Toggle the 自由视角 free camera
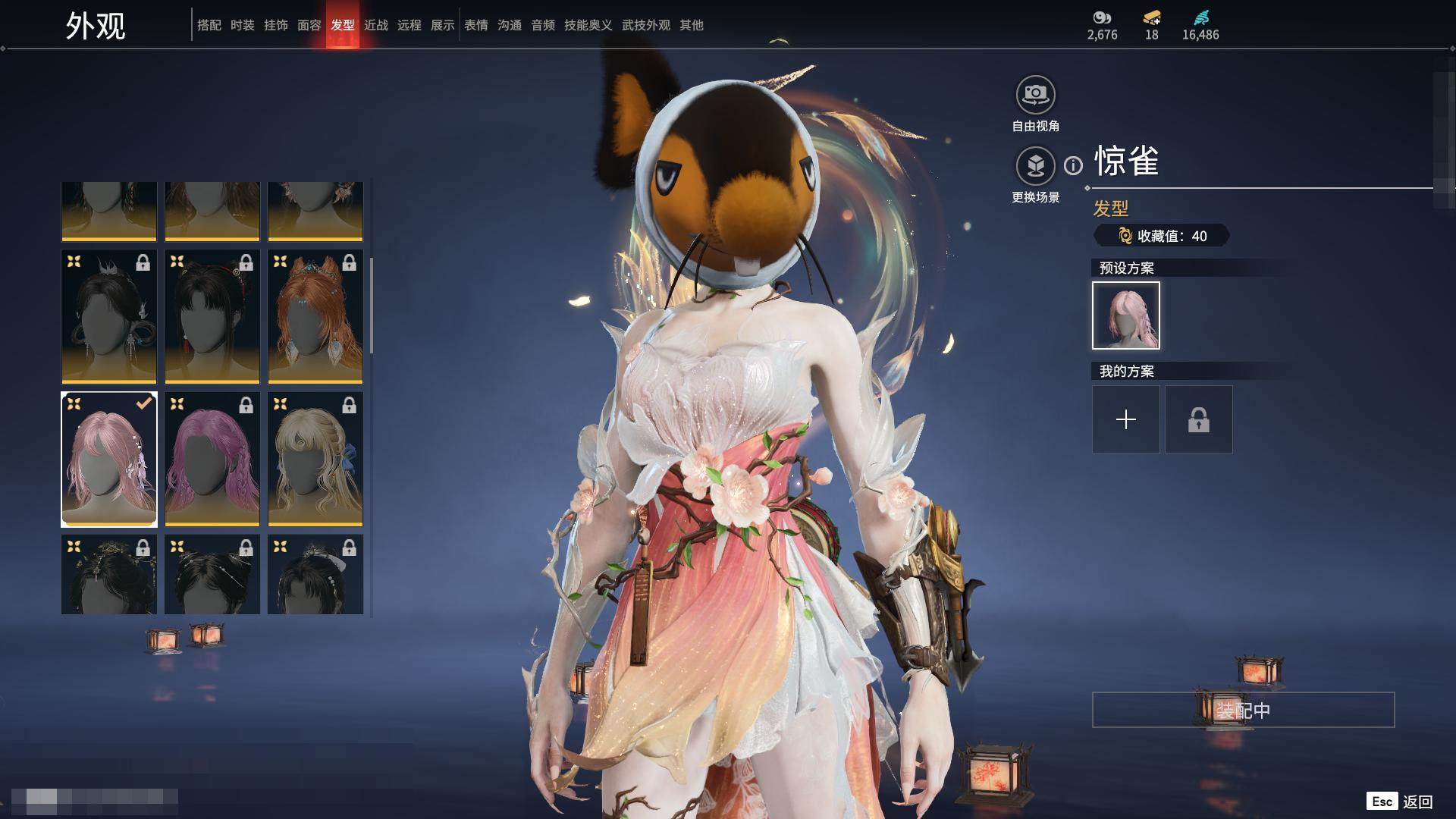1456x819 pixels. click(1035, 96)
